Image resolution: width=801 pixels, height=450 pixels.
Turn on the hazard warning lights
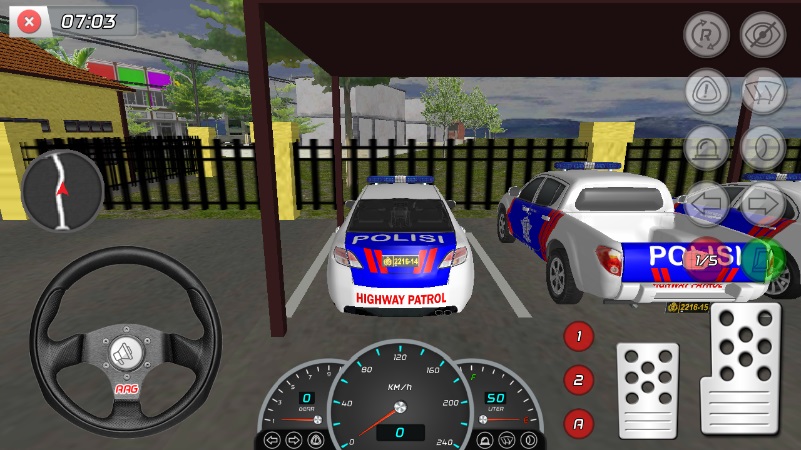tap(706, 91)
